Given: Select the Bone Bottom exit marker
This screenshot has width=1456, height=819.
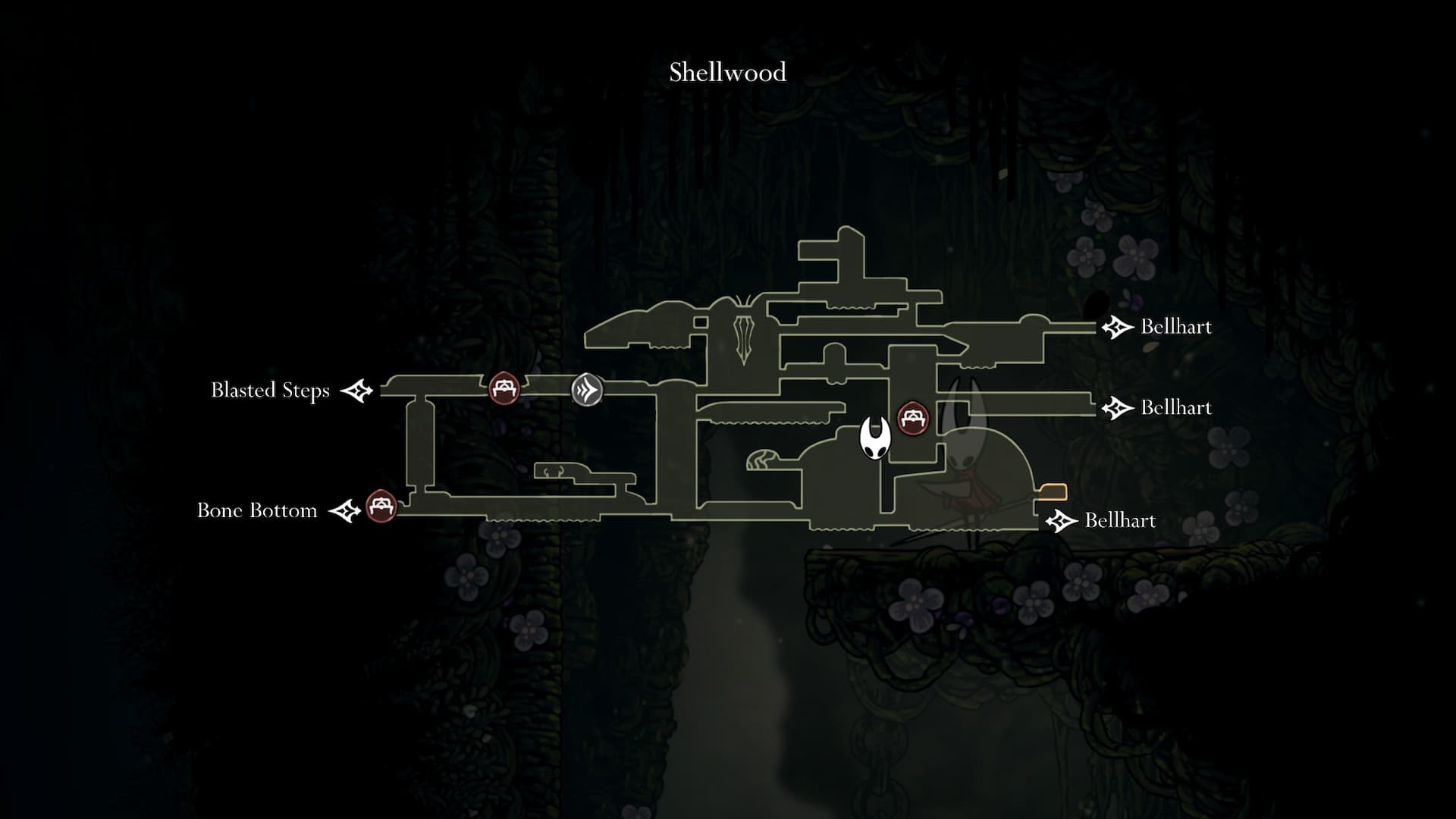Looking at the screenshot, I should tap(345, 510).
